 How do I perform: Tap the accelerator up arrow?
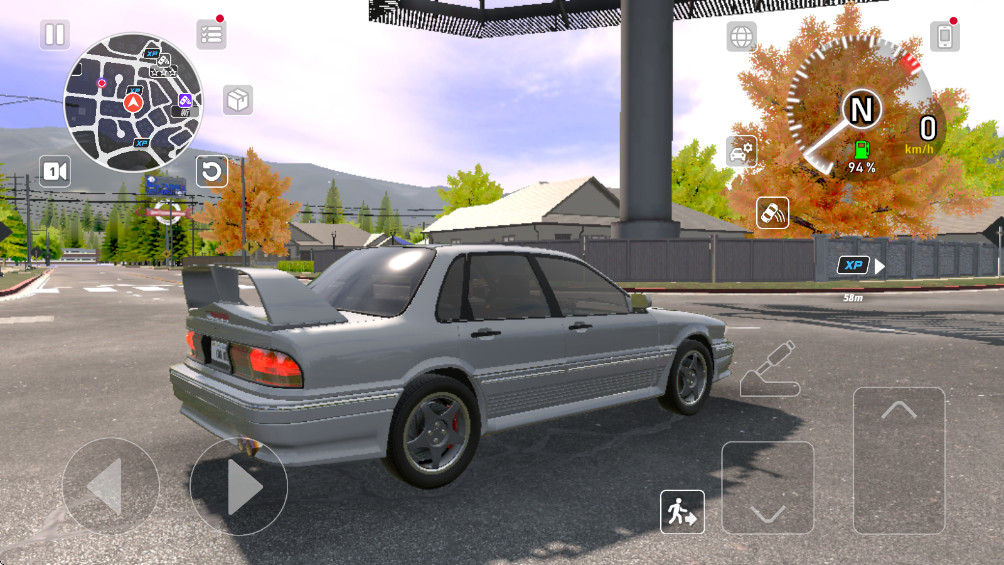(898, 460)
